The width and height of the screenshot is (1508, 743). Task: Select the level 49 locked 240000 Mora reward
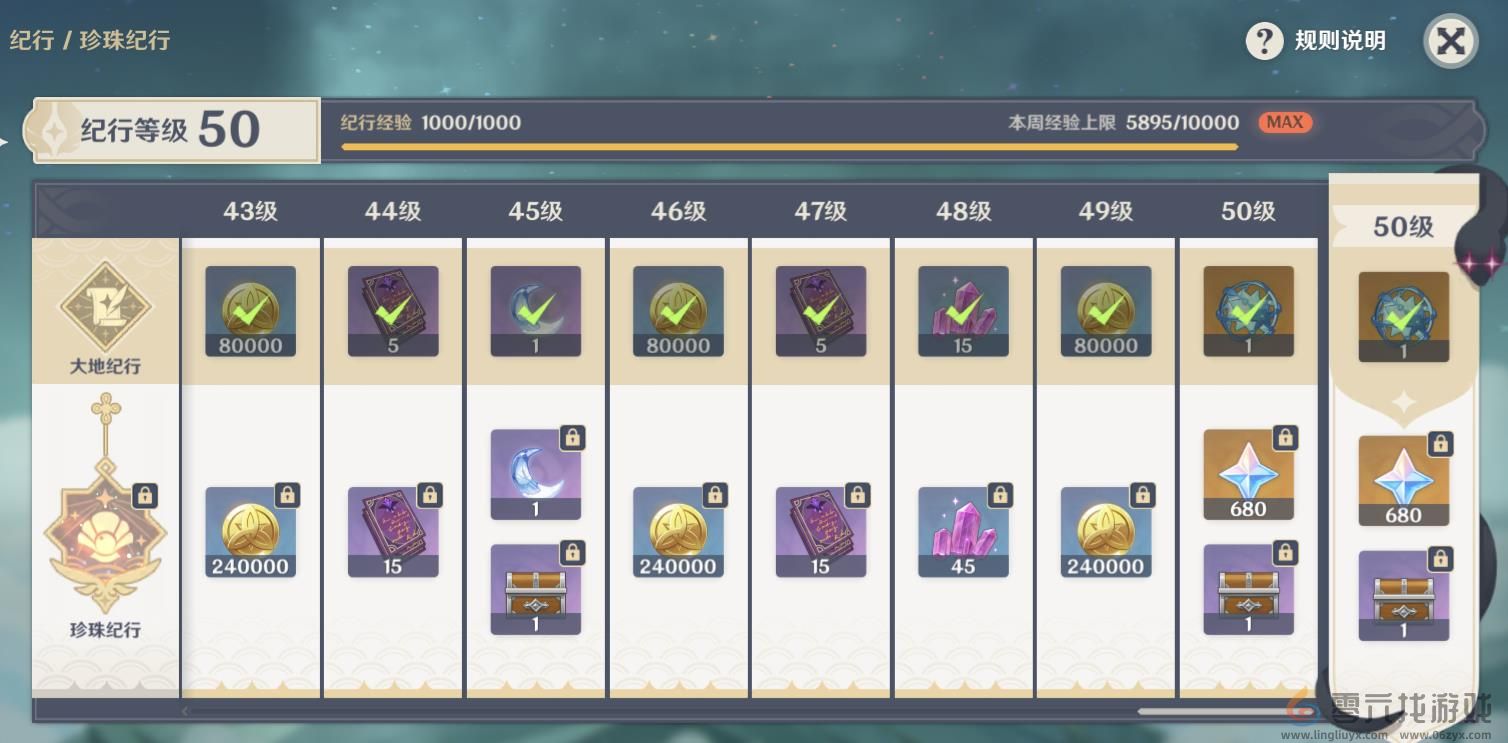[x=1105, y=532]
